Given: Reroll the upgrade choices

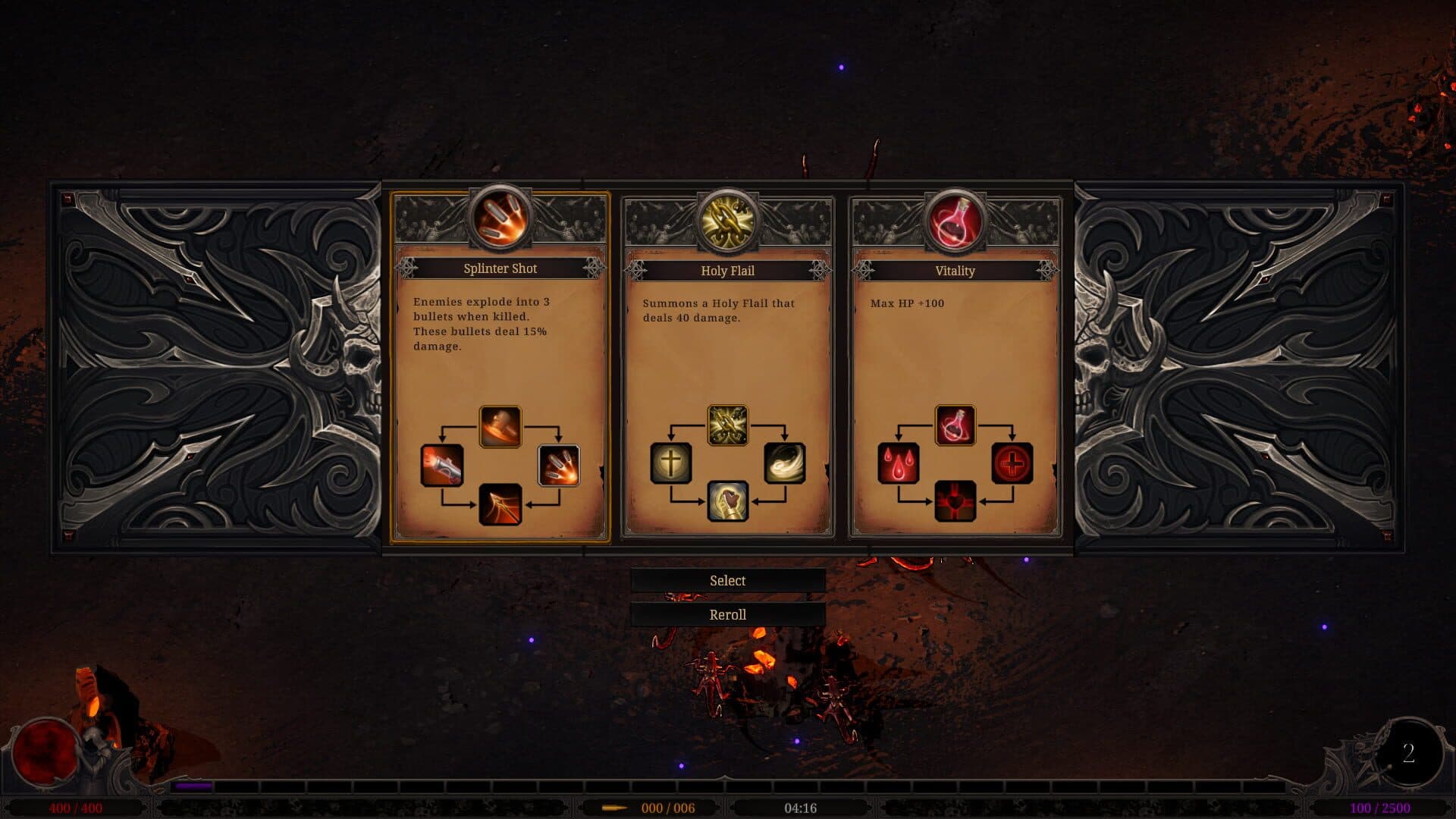Looking at the screenshot, I should point(727,615).
